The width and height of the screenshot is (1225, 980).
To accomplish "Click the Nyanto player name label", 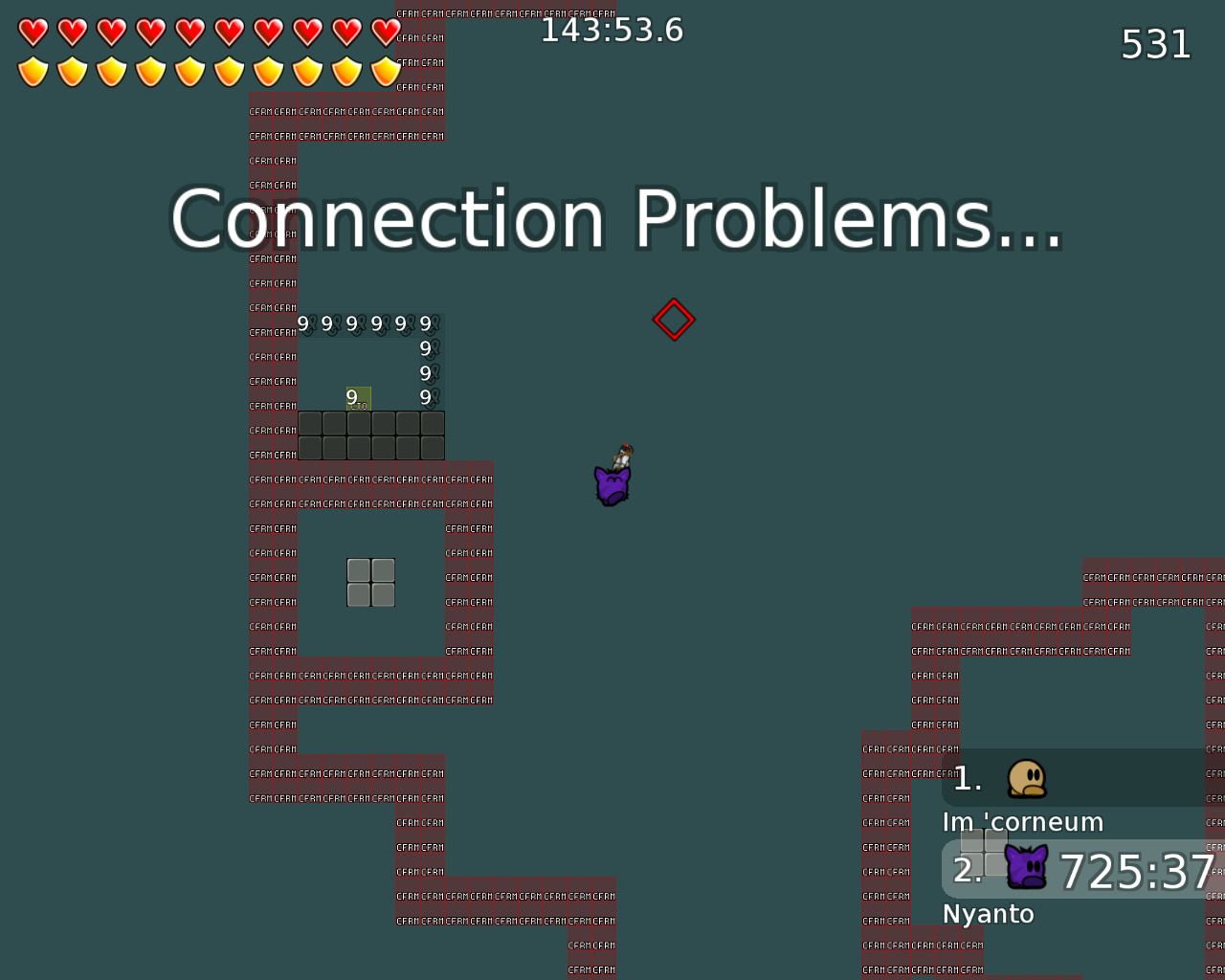I will (x=989, y=914).
